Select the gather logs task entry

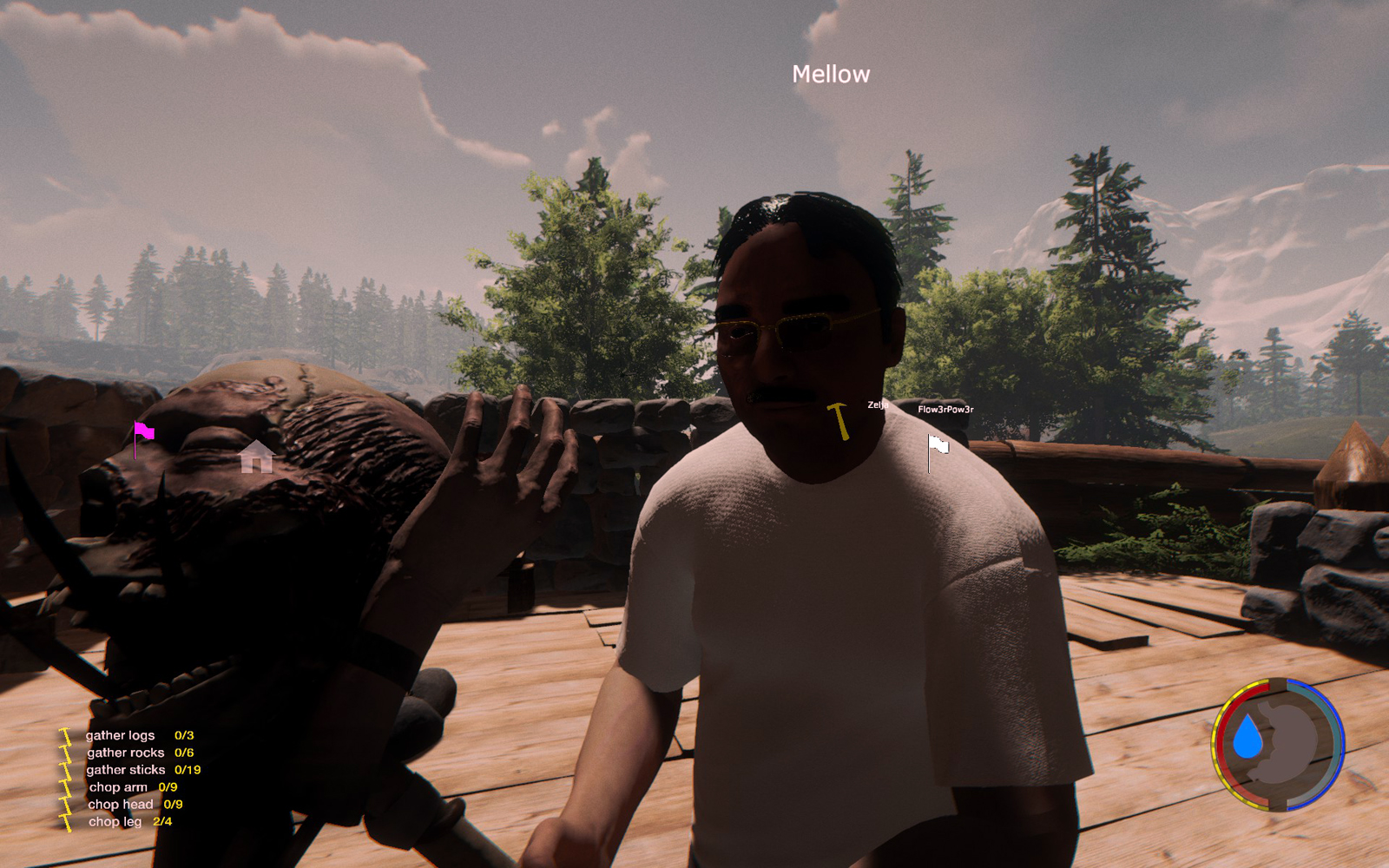[x=121, y=735]
